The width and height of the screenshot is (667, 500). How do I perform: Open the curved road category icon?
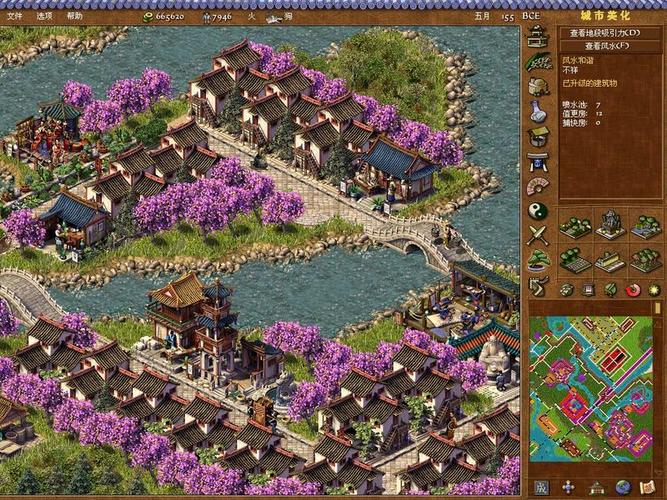[x=538, y=286]
